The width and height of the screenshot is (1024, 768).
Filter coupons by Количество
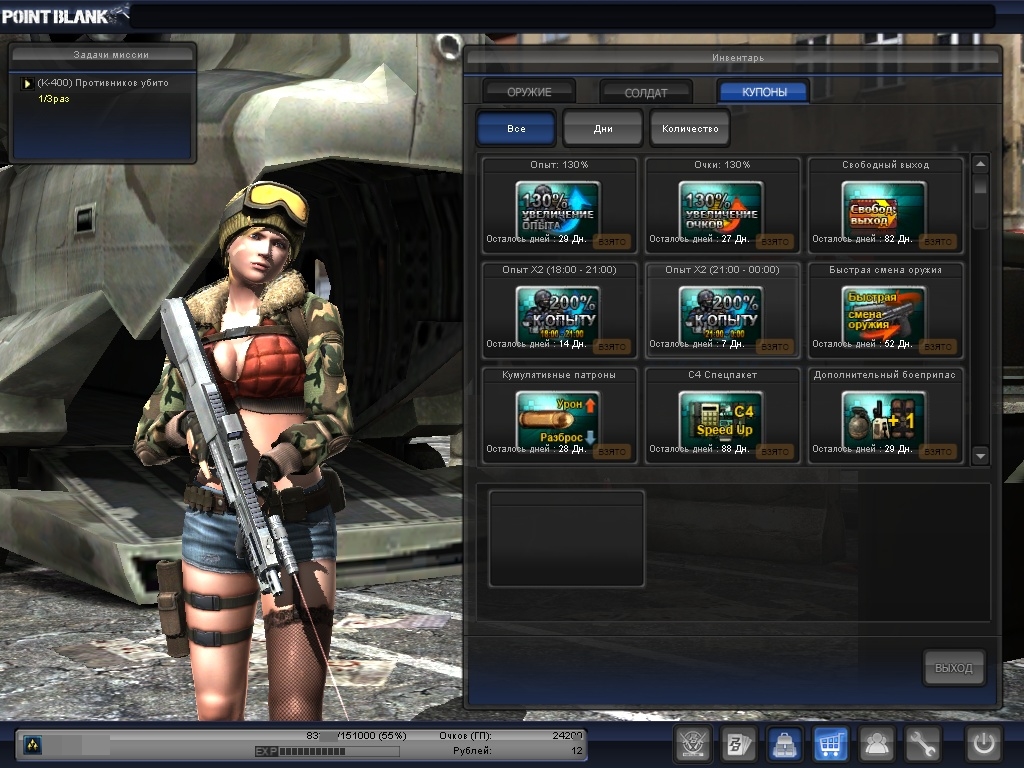point(690,129)
